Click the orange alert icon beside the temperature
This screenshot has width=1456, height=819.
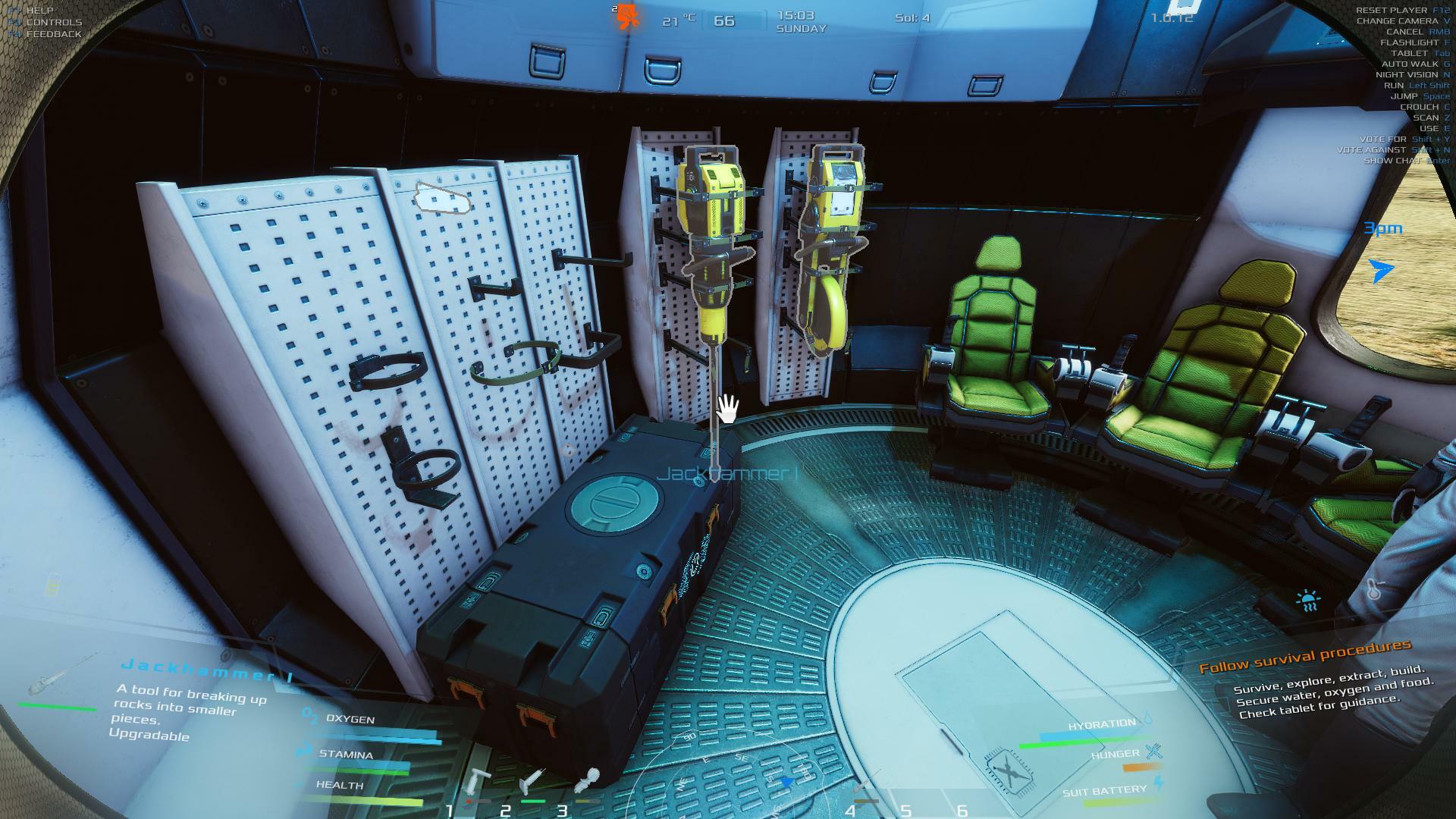pyautogui.click(x=626, y=17)
